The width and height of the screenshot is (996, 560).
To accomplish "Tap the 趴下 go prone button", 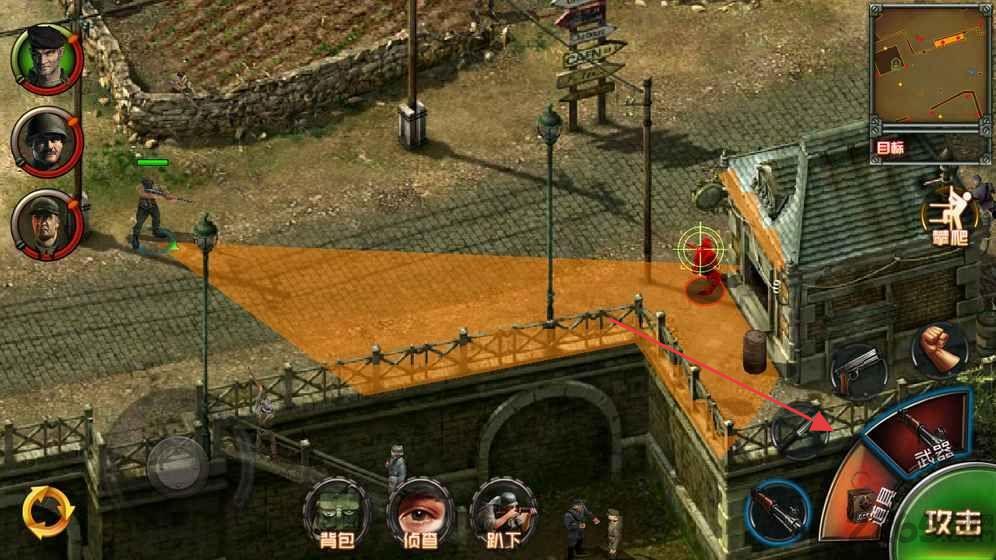I will 503,512.
